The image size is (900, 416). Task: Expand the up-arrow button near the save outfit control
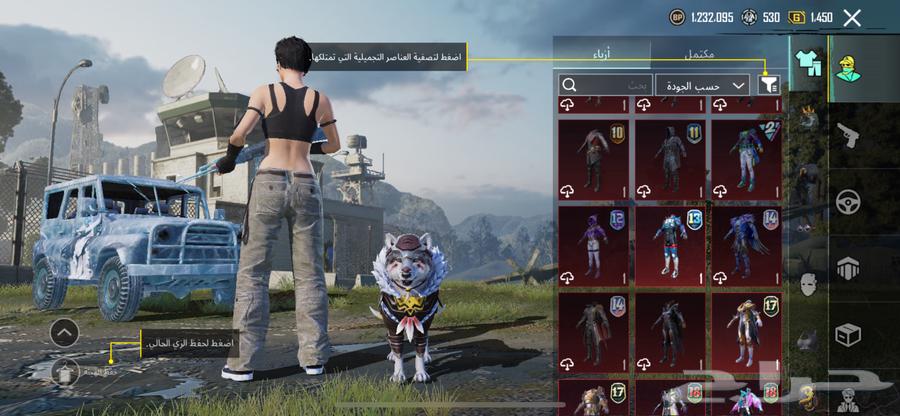point(64,332)
